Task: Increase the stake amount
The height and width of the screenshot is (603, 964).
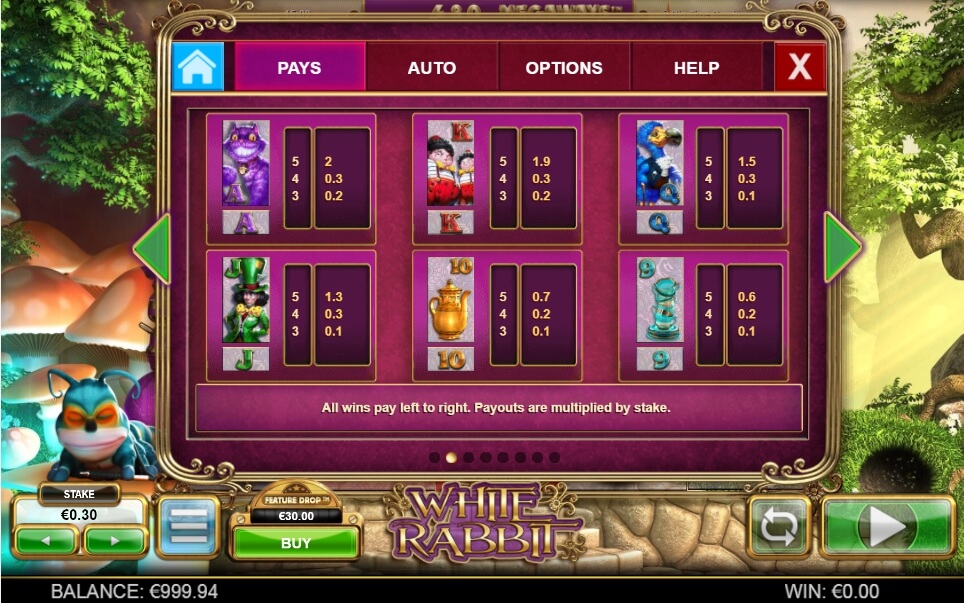Action: click(x=114, y=541)
